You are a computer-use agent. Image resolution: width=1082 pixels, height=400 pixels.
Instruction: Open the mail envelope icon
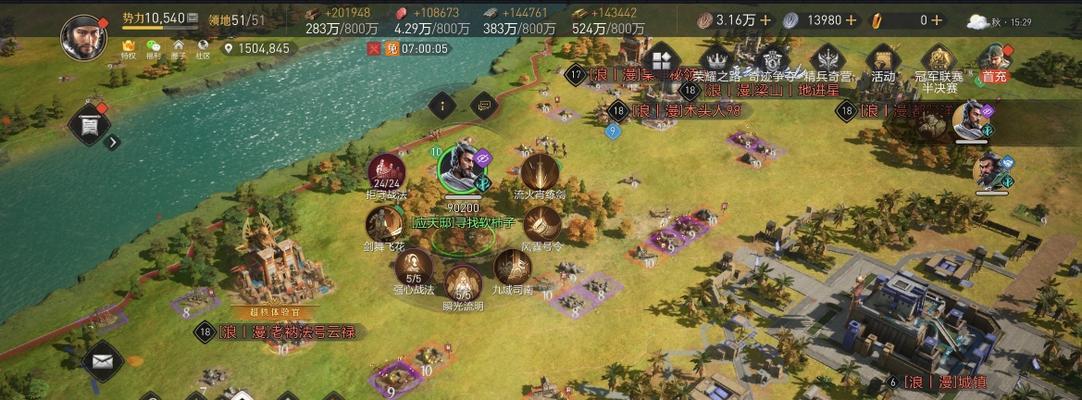point(101,360)
